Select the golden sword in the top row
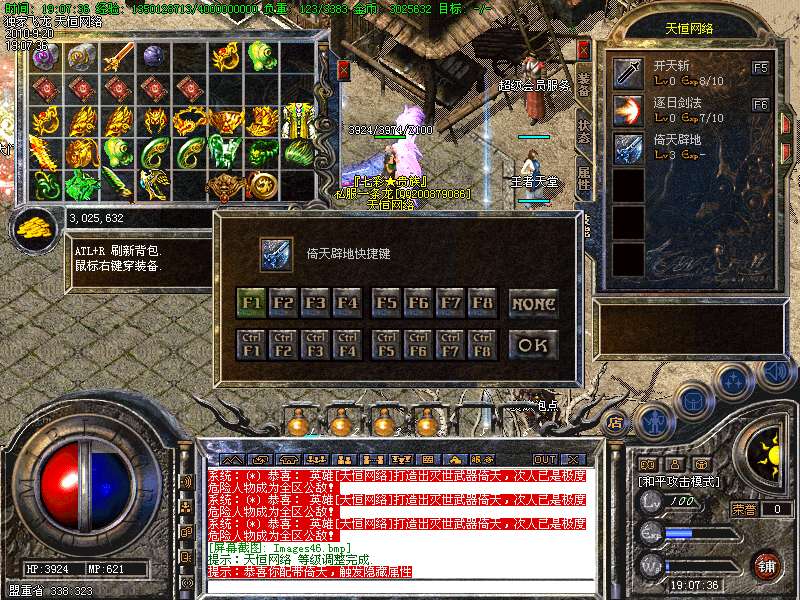This screenshot has height=600, width=800. point(118,56)
